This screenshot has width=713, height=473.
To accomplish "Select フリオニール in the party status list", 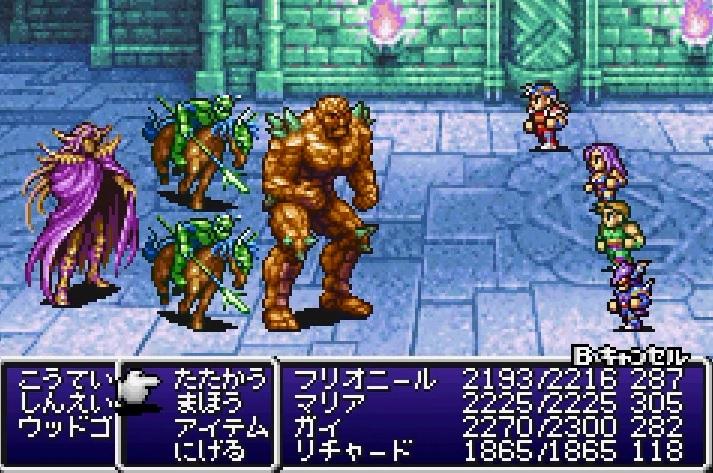I will coord(364,380).
